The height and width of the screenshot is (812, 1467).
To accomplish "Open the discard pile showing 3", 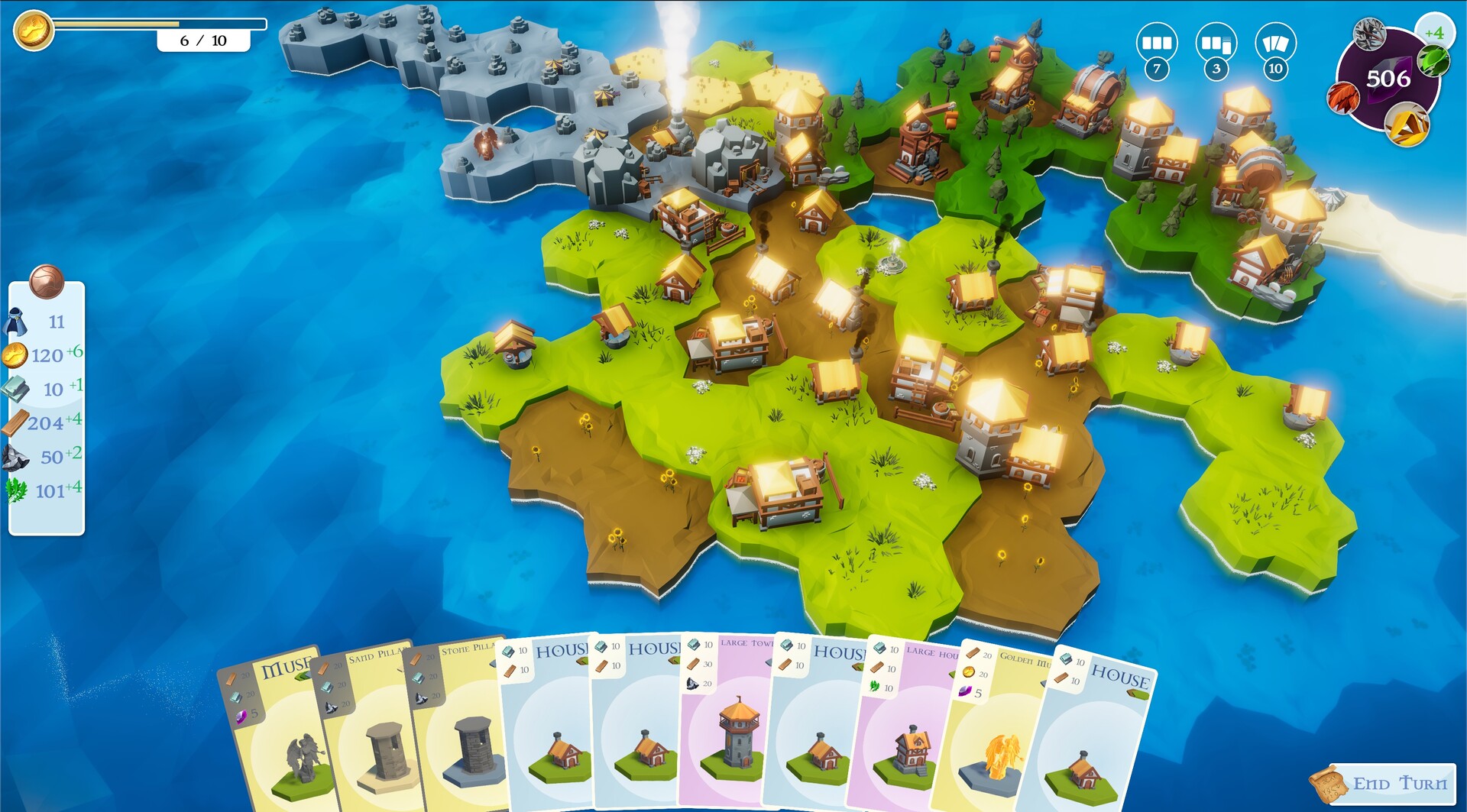I will point(1216,44).
